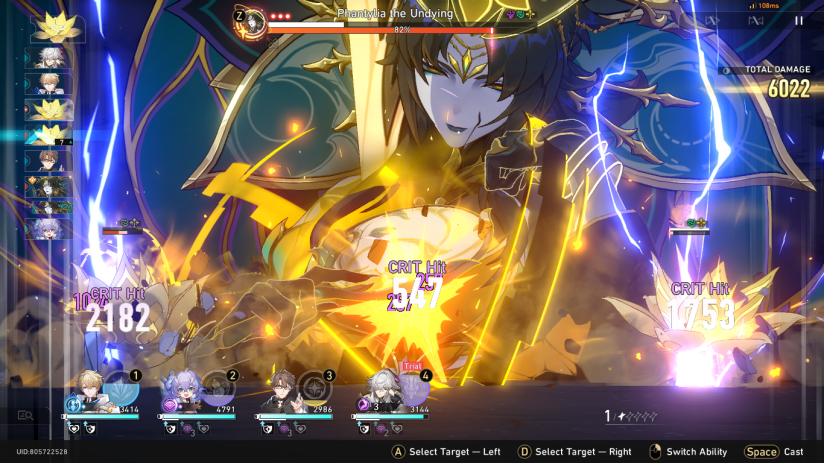The width and height of the screenshot is (824, 463).
Task: Pause the battle
Action: (798, 20)
